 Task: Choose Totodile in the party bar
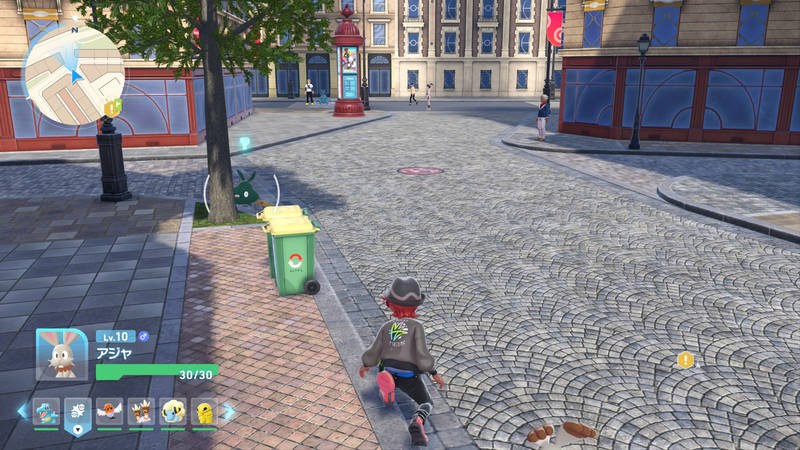[x=46, y=411]
